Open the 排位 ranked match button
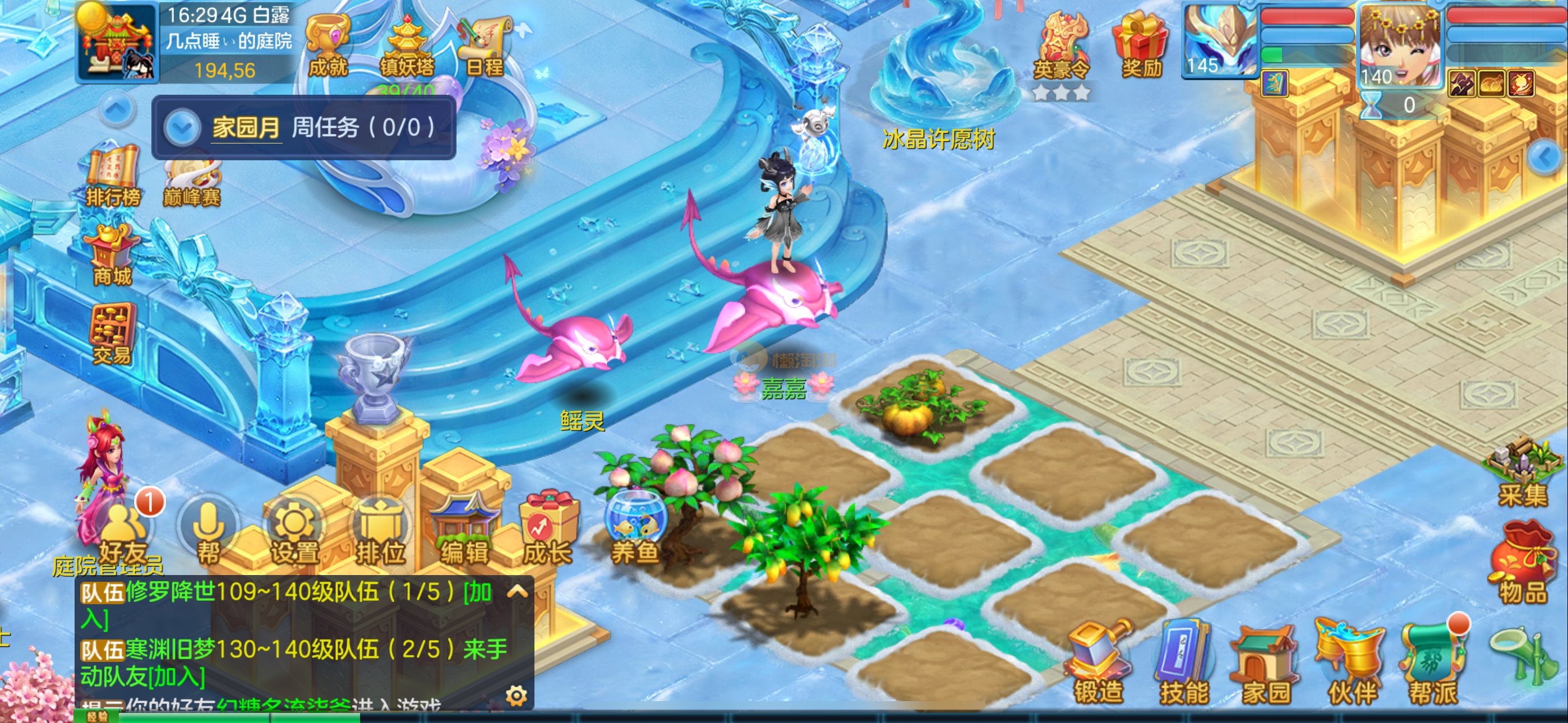This screenshot has width=1568, height=723. pos(380,532)
